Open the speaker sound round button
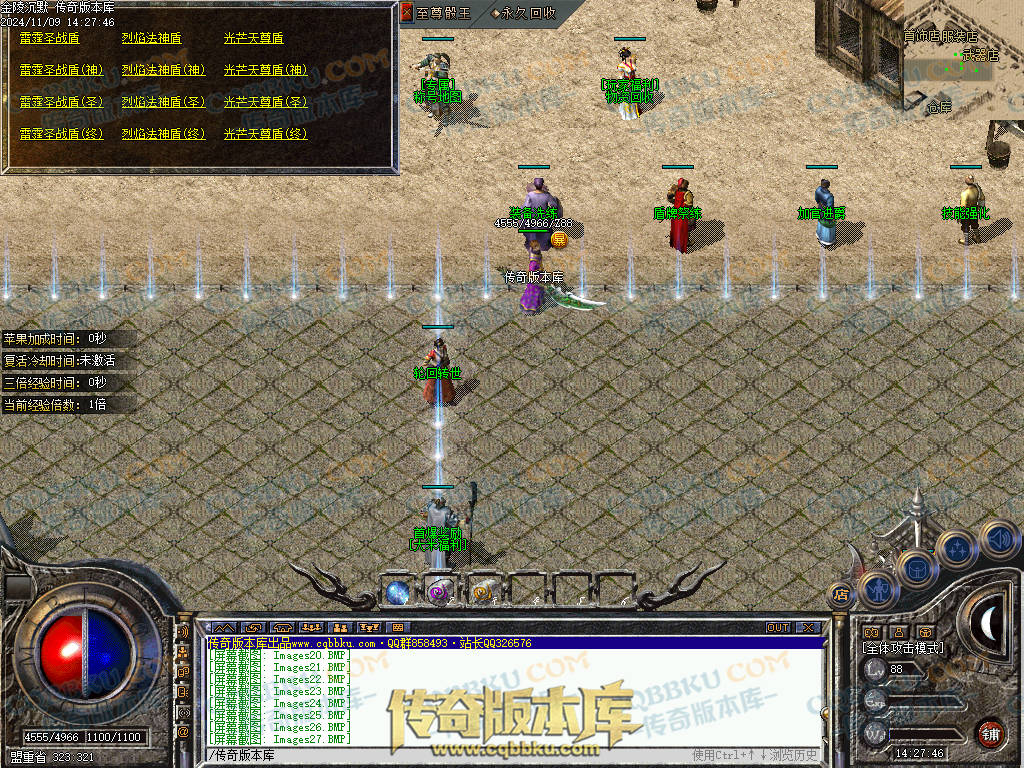This screenshot has width=1024, height=768. pyautogui.click(x=997, y=538)
